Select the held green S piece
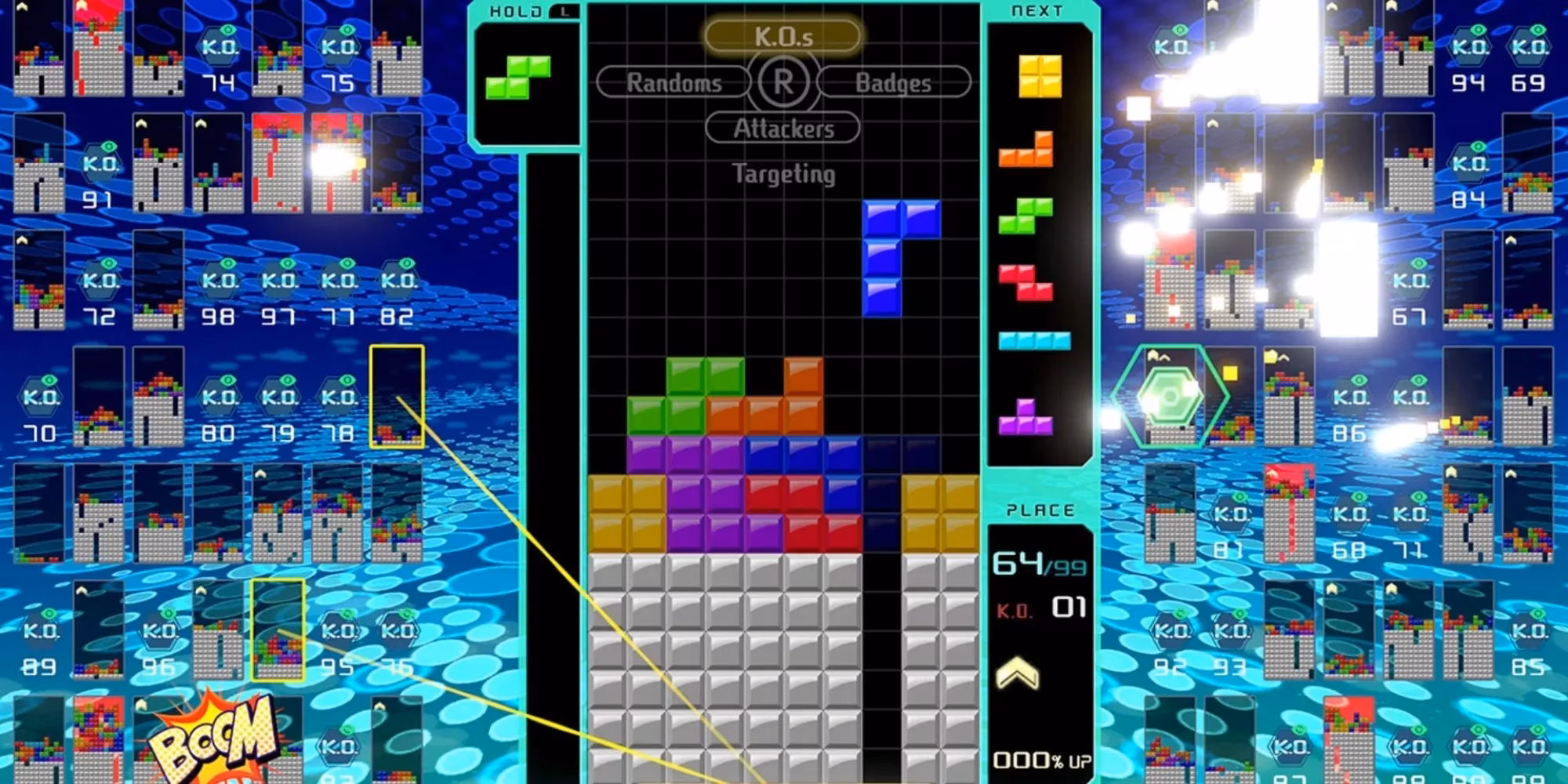The image size is (1568, 784). coord(518,77)
